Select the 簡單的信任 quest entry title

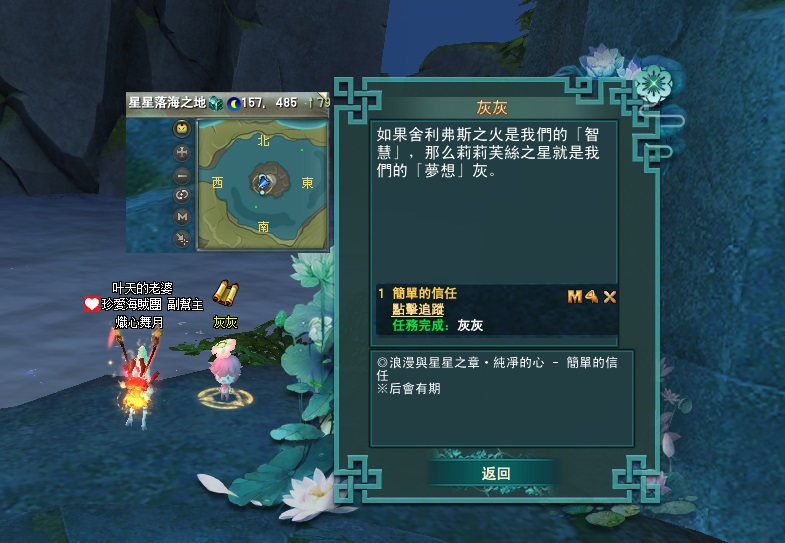point(423,294)
